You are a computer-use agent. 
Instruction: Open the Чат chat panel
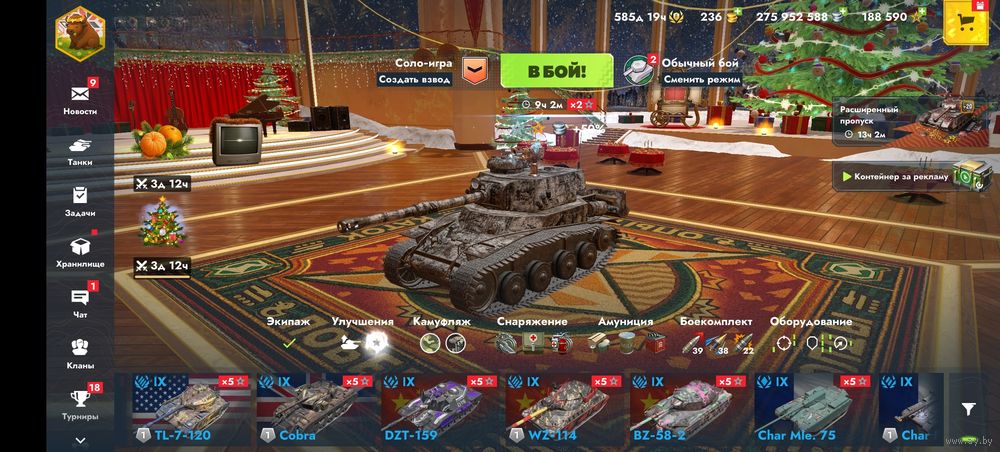pyautogui.click(x=80, y=301)
